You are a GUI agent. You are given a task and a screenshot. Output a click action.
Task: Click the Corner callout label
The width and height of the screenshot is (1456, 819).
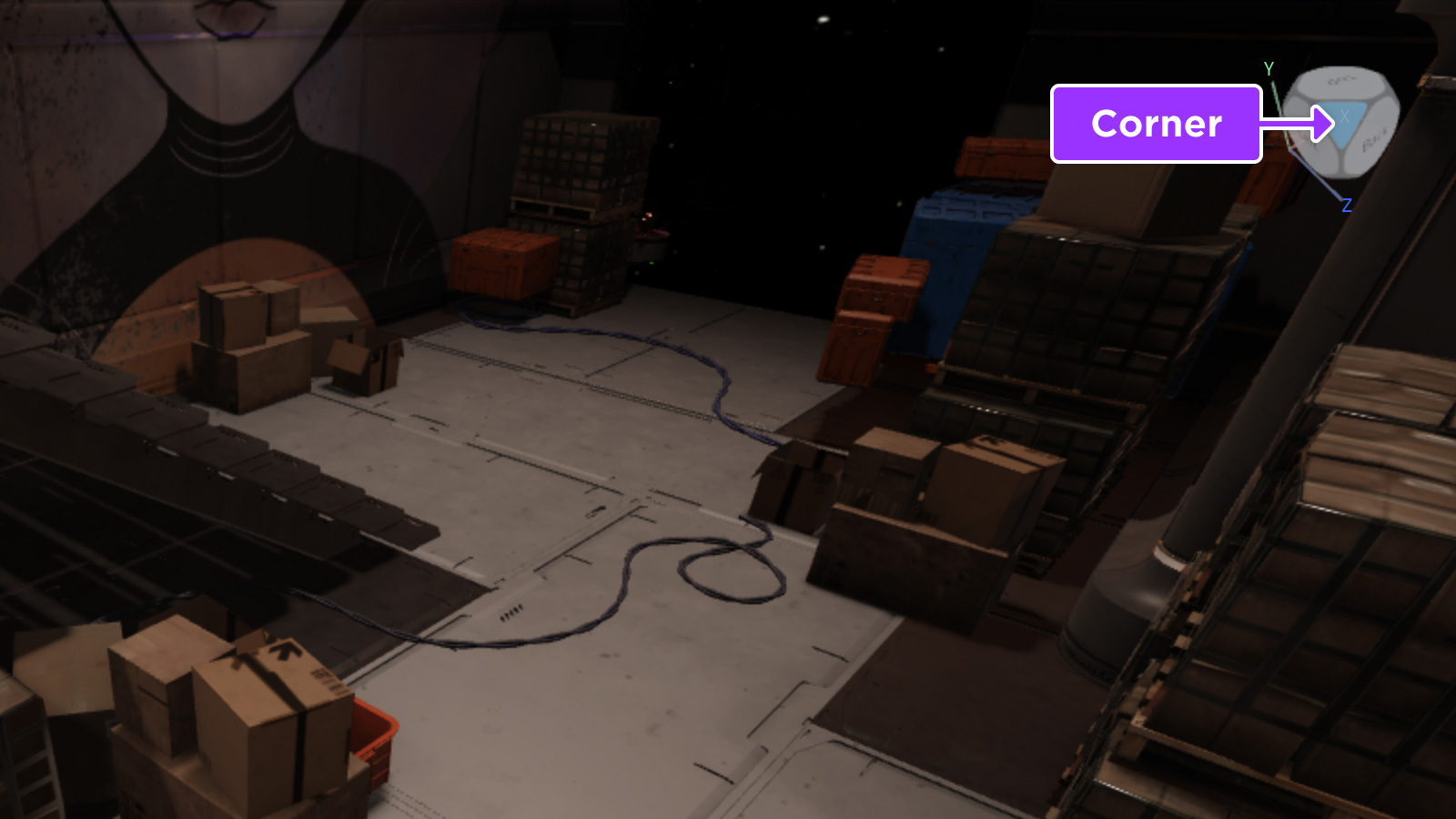coord(1156,125)
